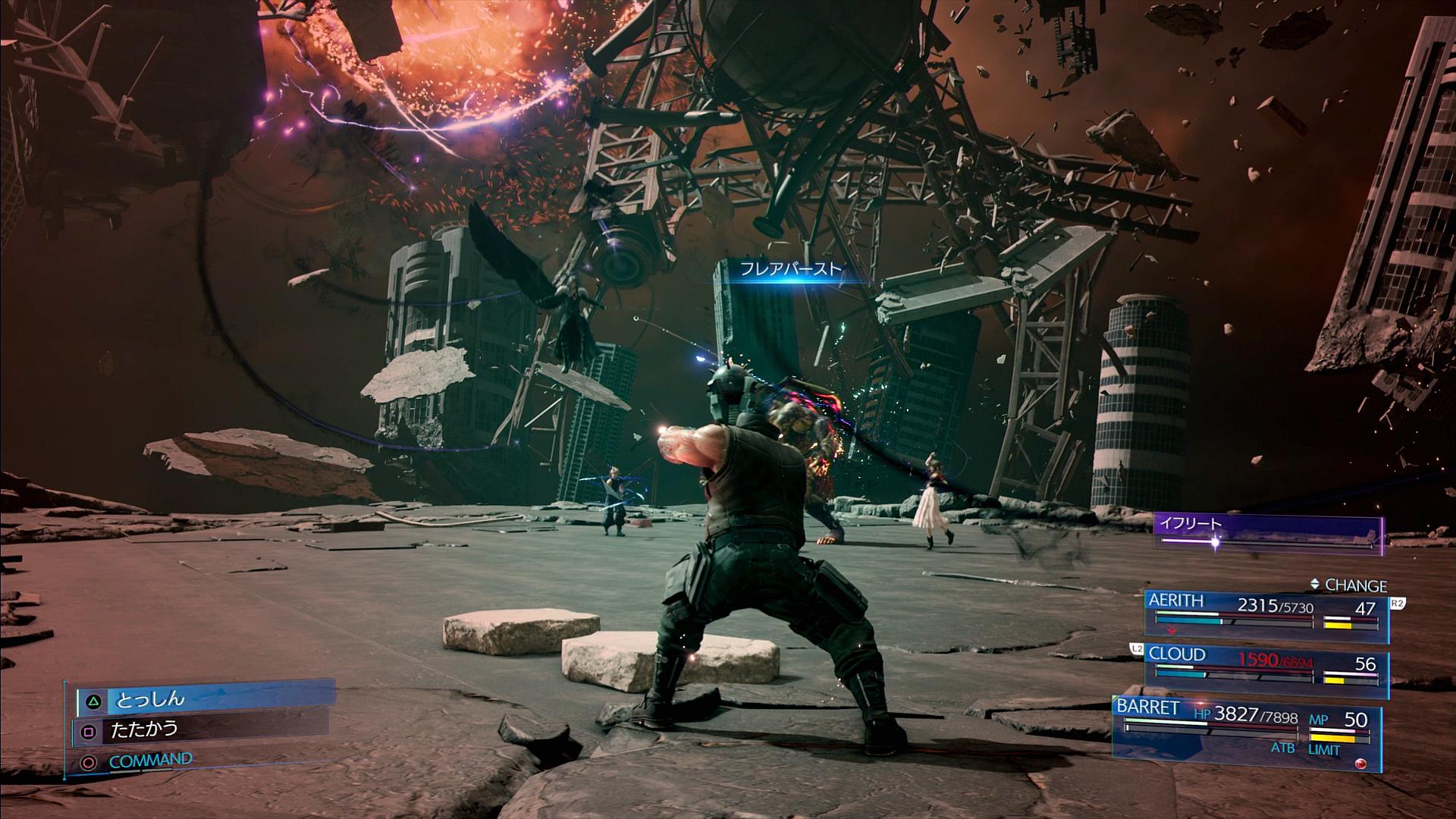This screenshot has width=1456, height=819.
Task: Switch to Aerith's party panel
Action: [x=1266, y=614]
